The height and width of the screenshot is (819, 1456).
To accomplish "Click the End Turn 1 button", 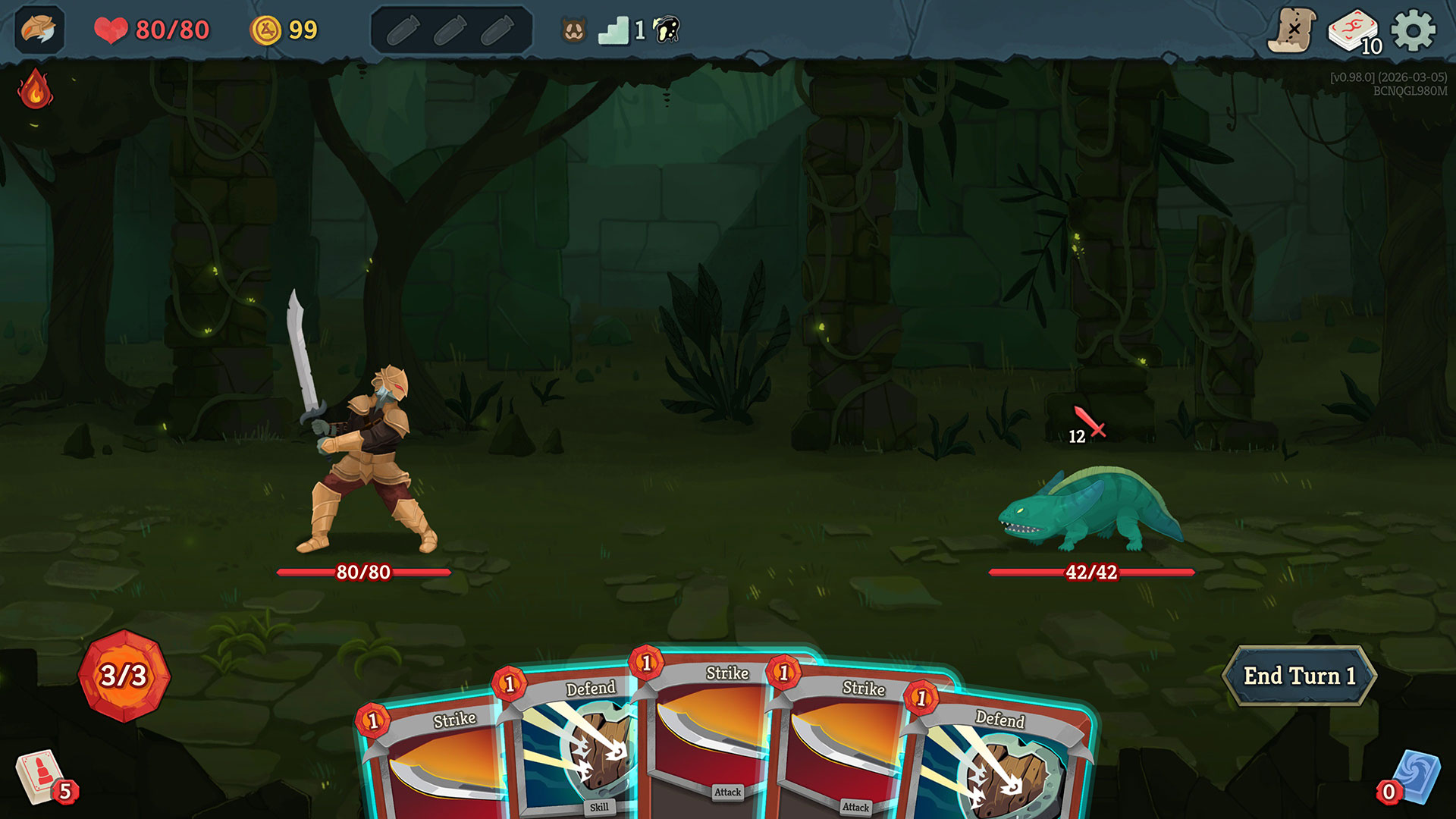I will [x=1298, y=676].
